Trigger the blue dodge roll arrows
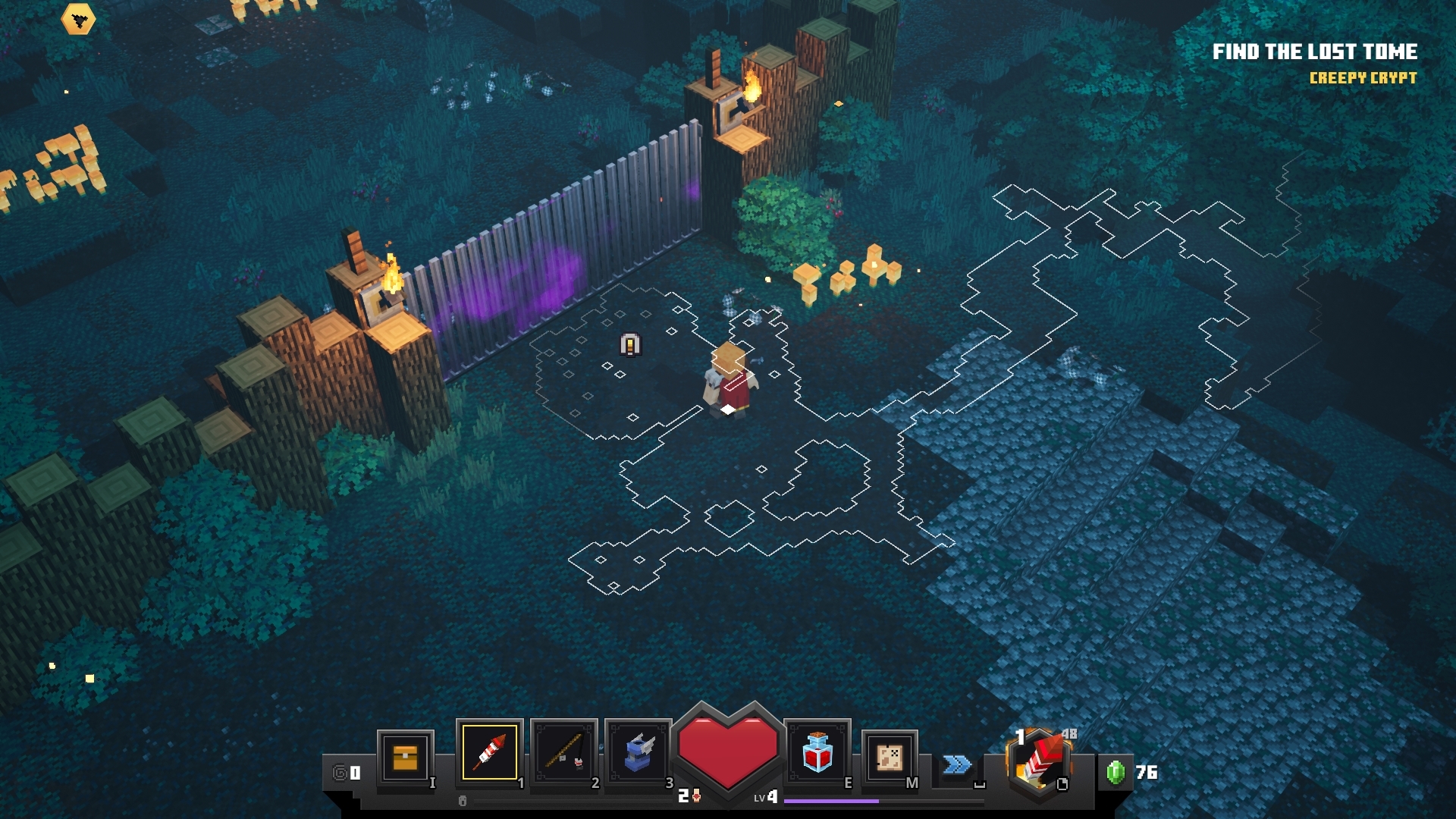Viewport: 1456px width, 819px height. click(957, 764)
